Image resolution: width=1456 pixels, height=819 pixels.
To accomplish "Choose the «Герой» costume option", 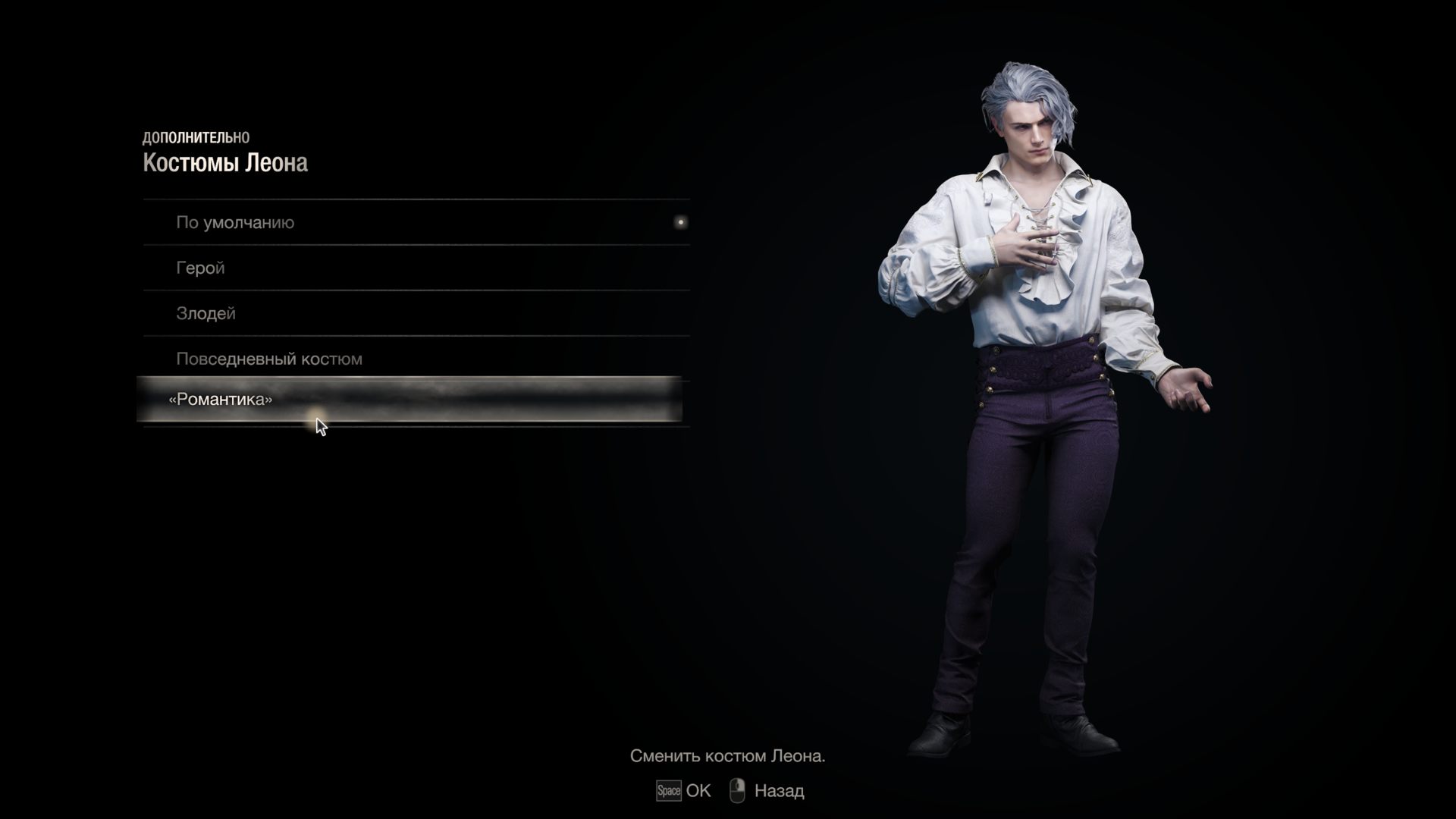I will coord(201,268).
